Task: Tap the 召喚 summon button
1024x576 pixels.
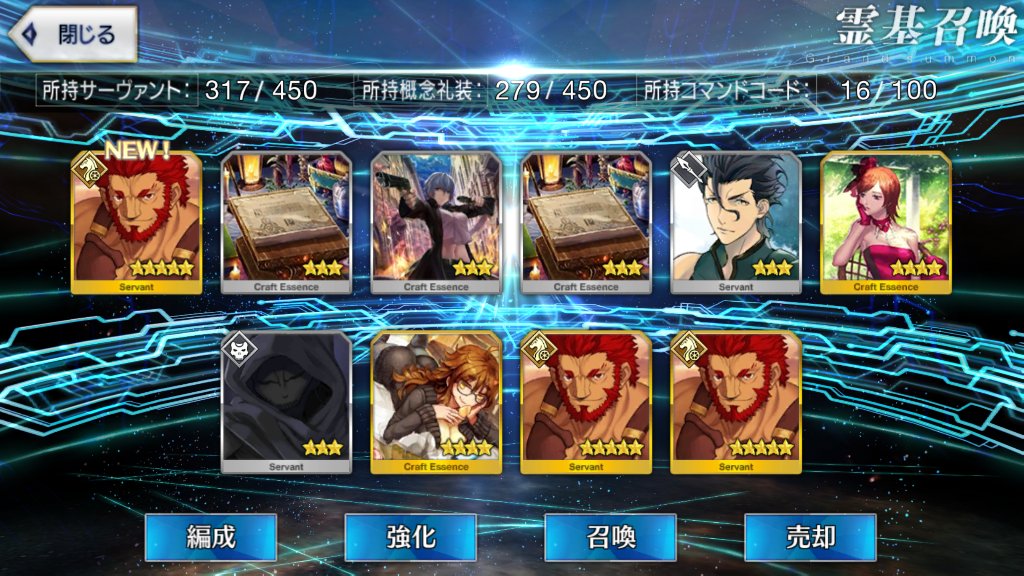Action: coord(610,537)
